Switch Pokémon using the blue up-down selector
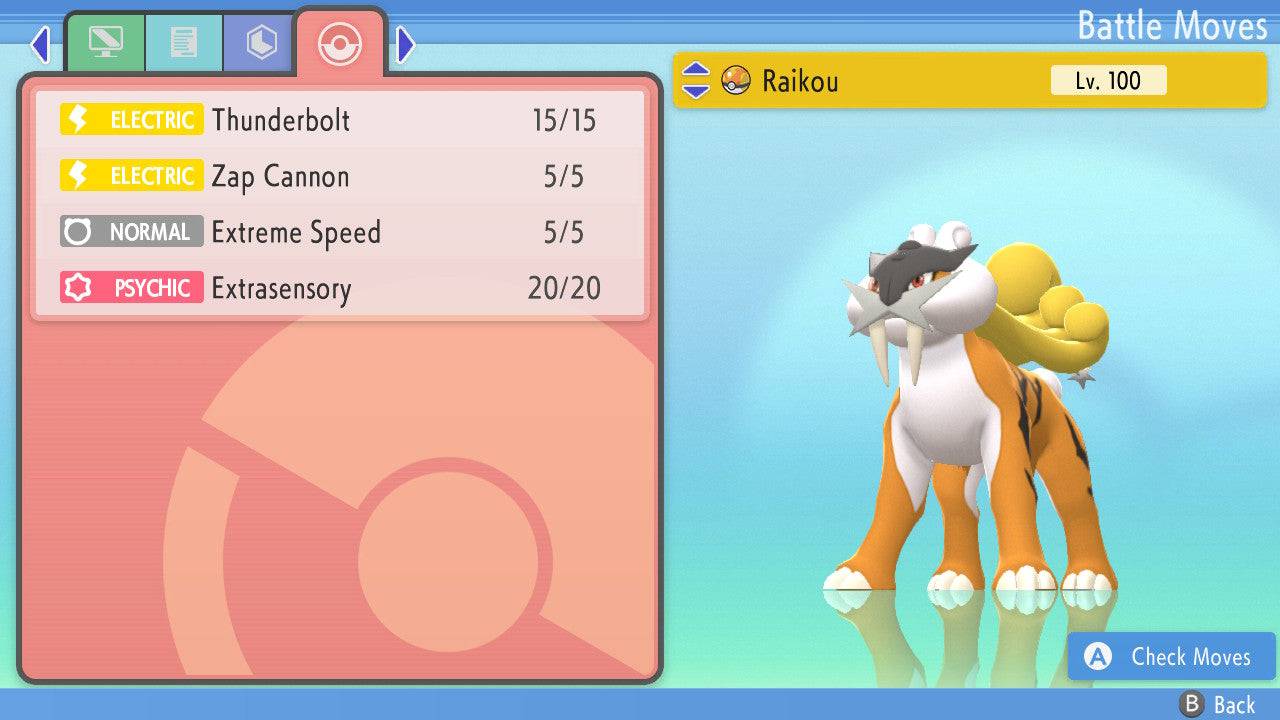 [694, 81]
